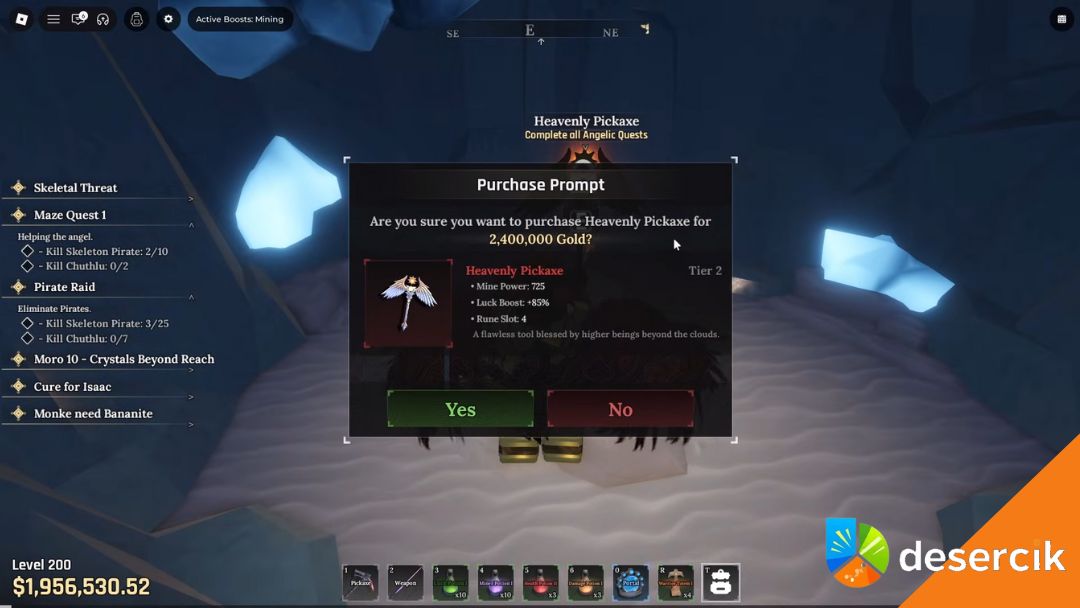Open the chat with notification badge
Screen dimensions: 1080x608
click(78, 19)
